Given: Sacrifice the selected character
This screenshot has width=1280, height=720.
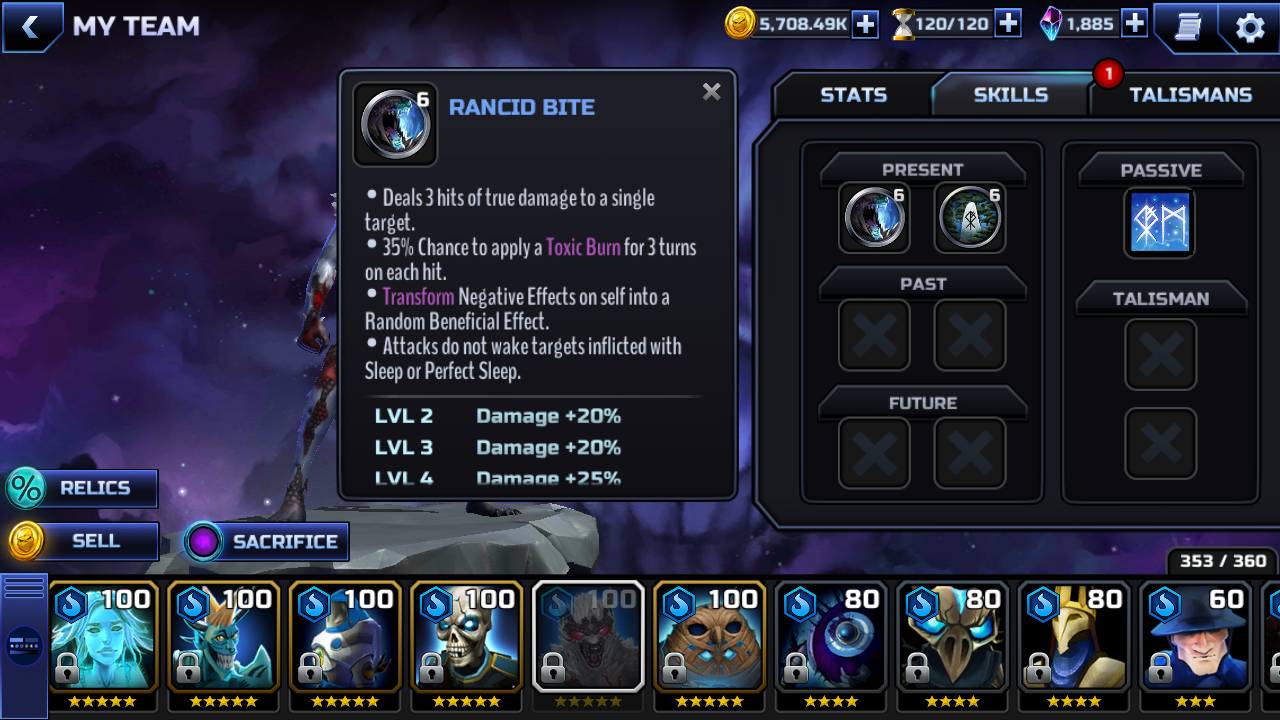Looking at the screenshot, I should [x=267, y=542].
